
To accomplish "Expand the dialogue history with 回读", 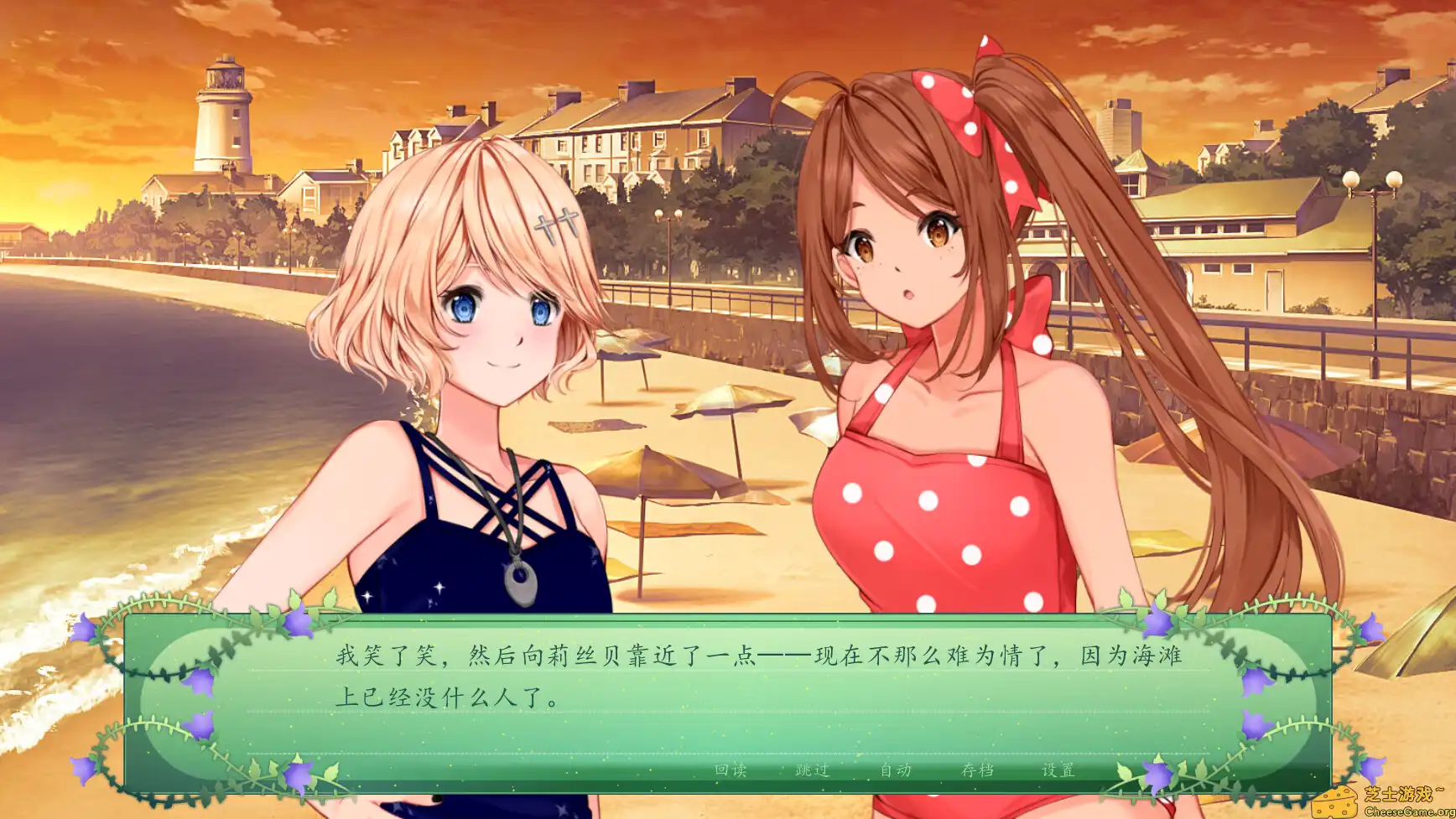I will pyautogui.click(x=730, y=769).
